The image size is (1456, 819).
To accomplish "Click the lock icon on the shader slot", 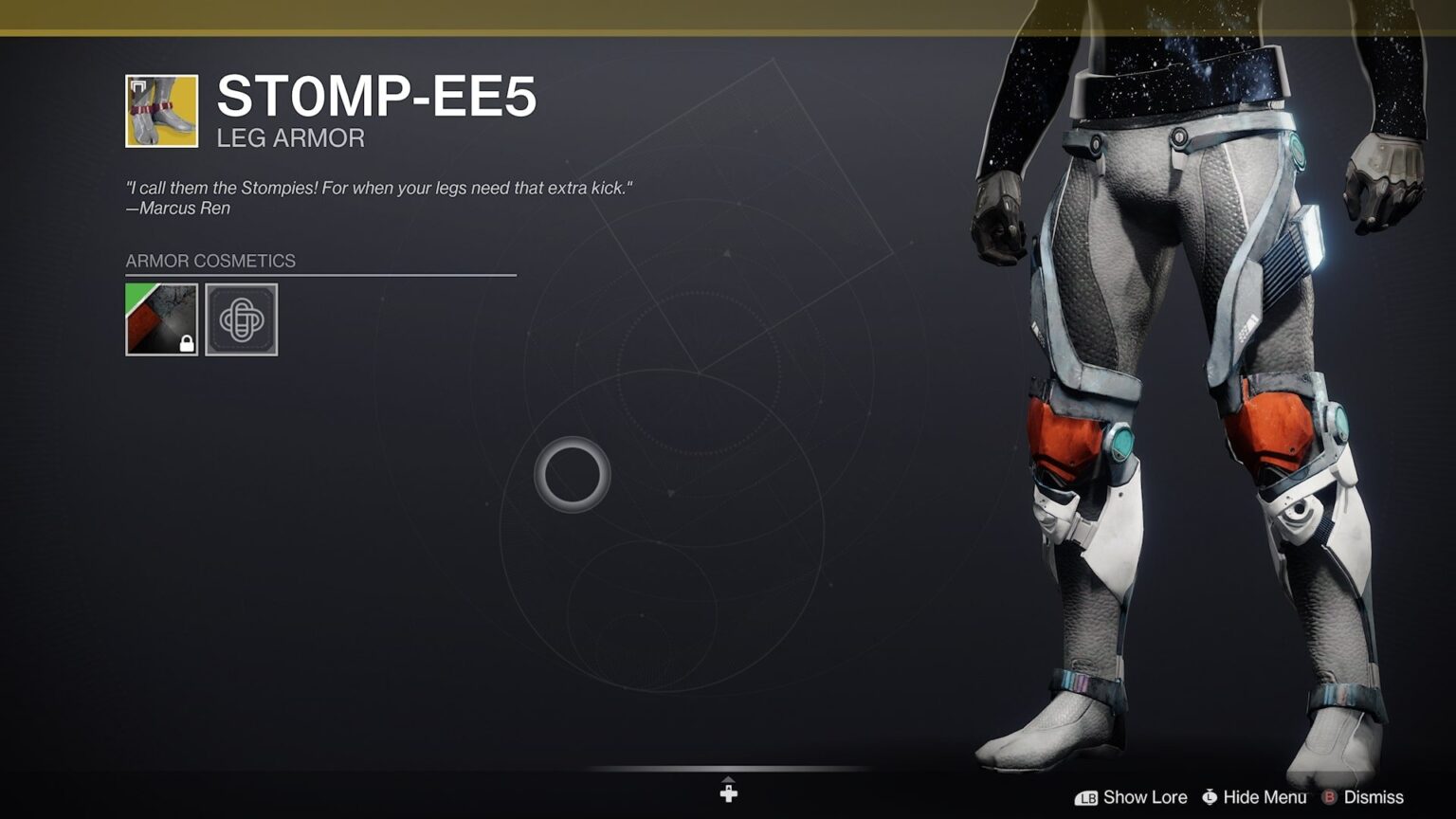I will coord(186,341).
